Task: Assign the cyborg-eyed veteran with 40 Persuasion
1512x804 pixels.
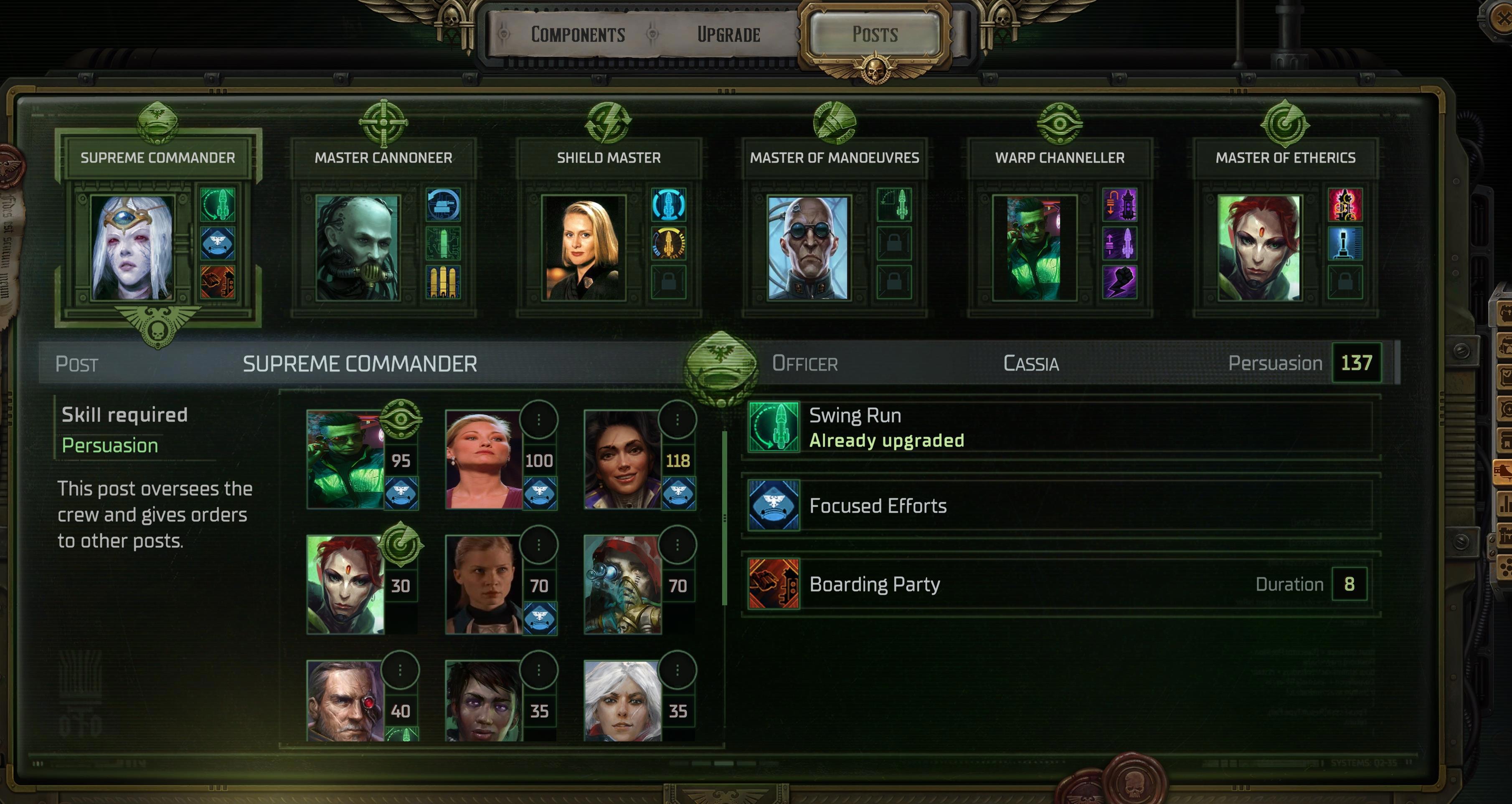Action: pyautogui.click(x=345, y=701)
